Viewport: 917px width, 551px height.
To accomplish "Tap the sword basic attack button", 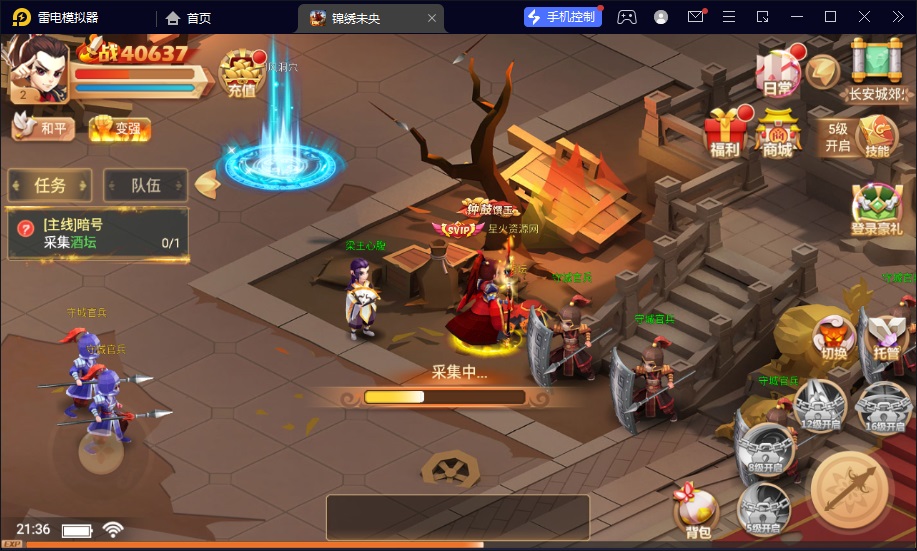I will click(850, 488).
